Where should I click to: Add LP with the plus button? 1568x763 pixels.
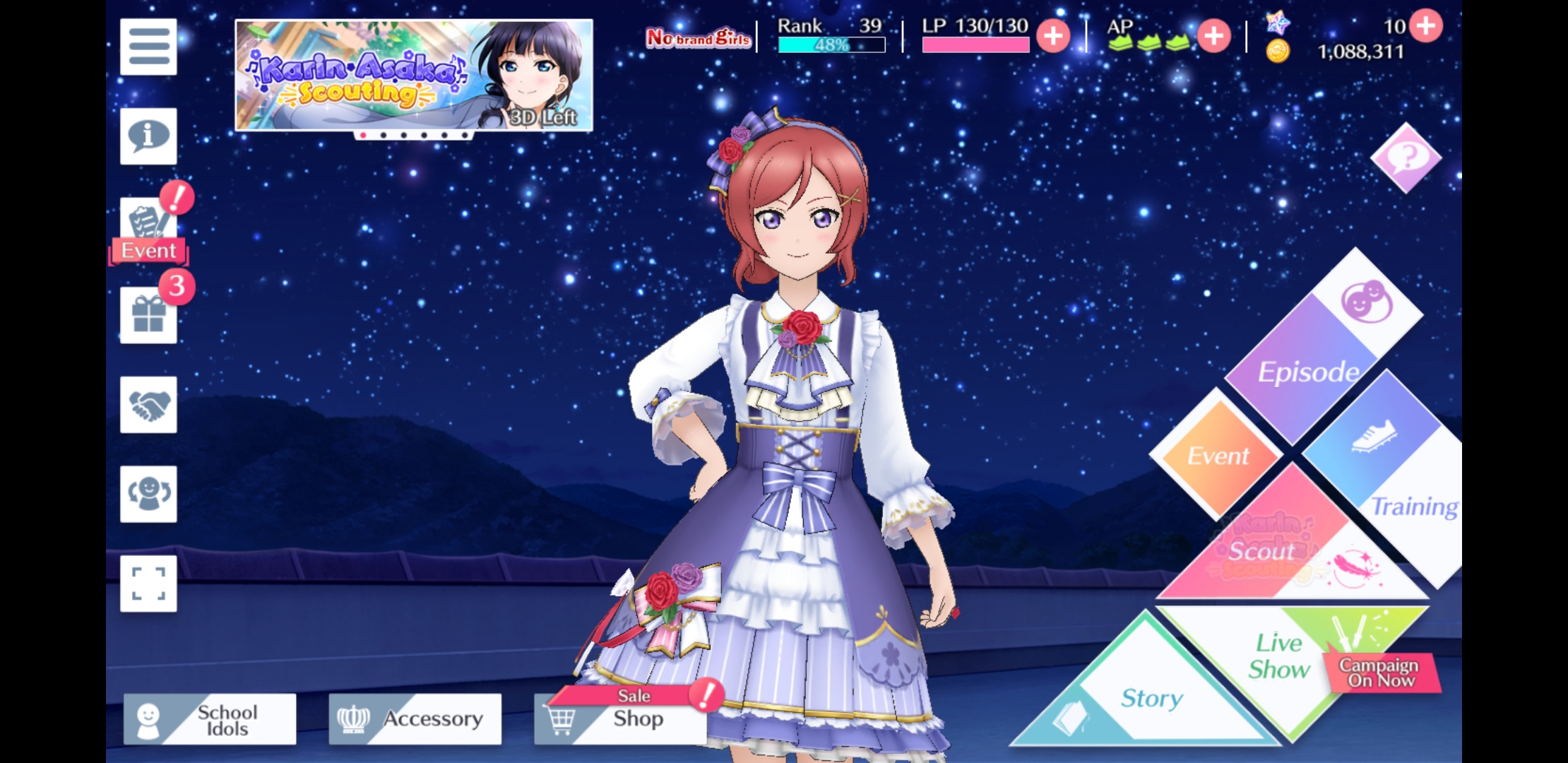(x=1052, y=36)
